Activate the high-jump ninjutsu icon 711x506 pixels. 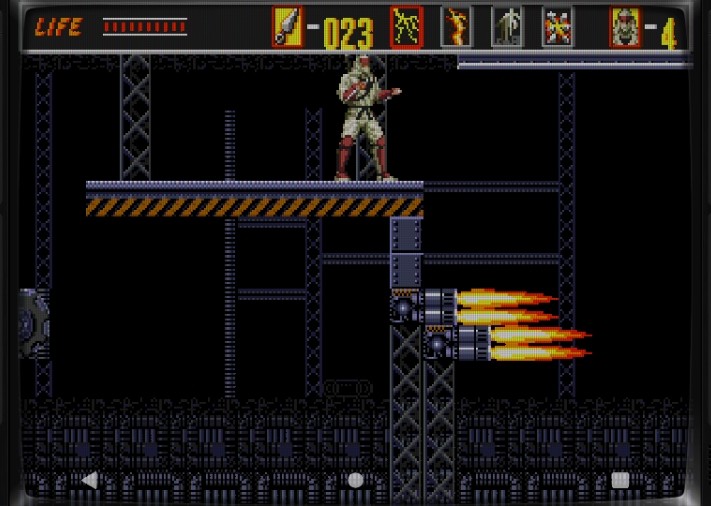tap(506, 27)
